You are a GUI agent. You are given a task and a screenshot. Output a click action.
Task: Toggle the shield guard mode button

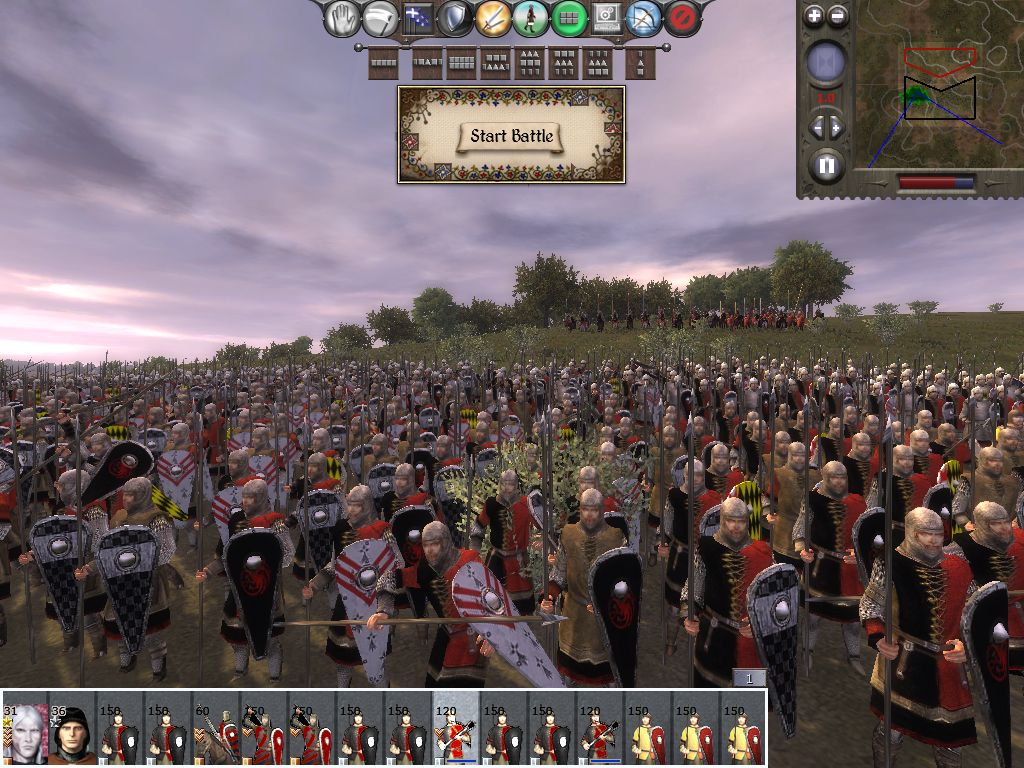[x=455, y=18]
